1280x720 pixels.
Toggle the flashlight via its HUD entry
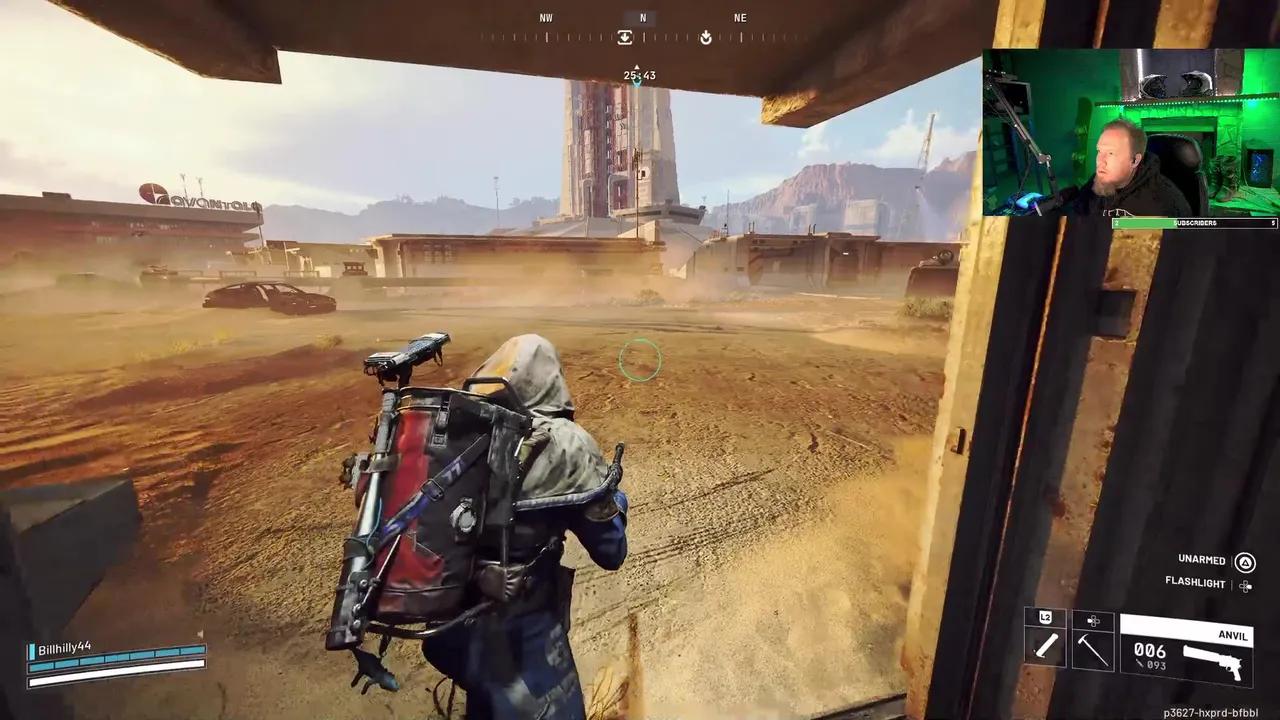1195,583
